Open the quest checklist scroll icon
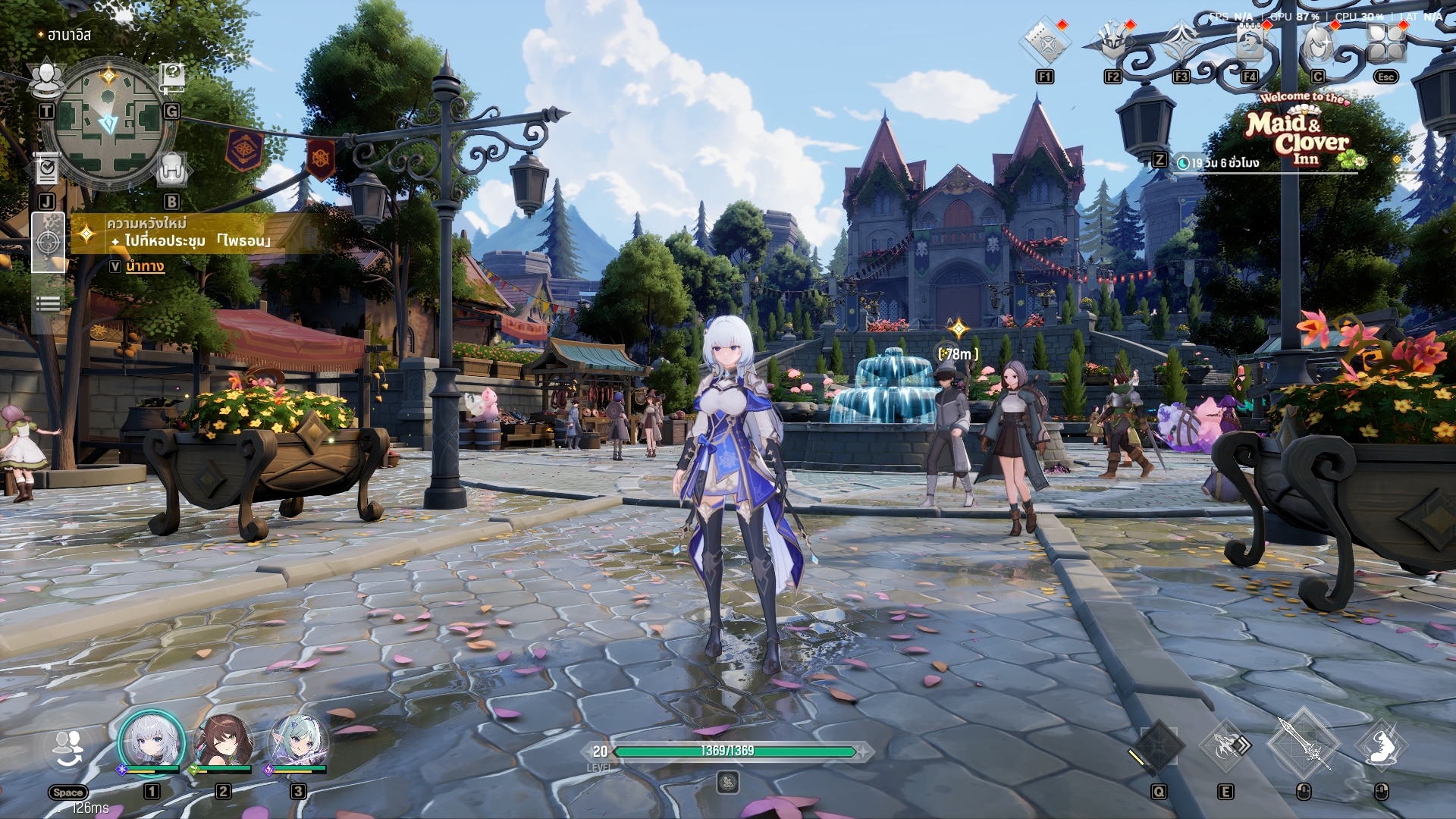The image size is (1456, 819). click(46, 169)
